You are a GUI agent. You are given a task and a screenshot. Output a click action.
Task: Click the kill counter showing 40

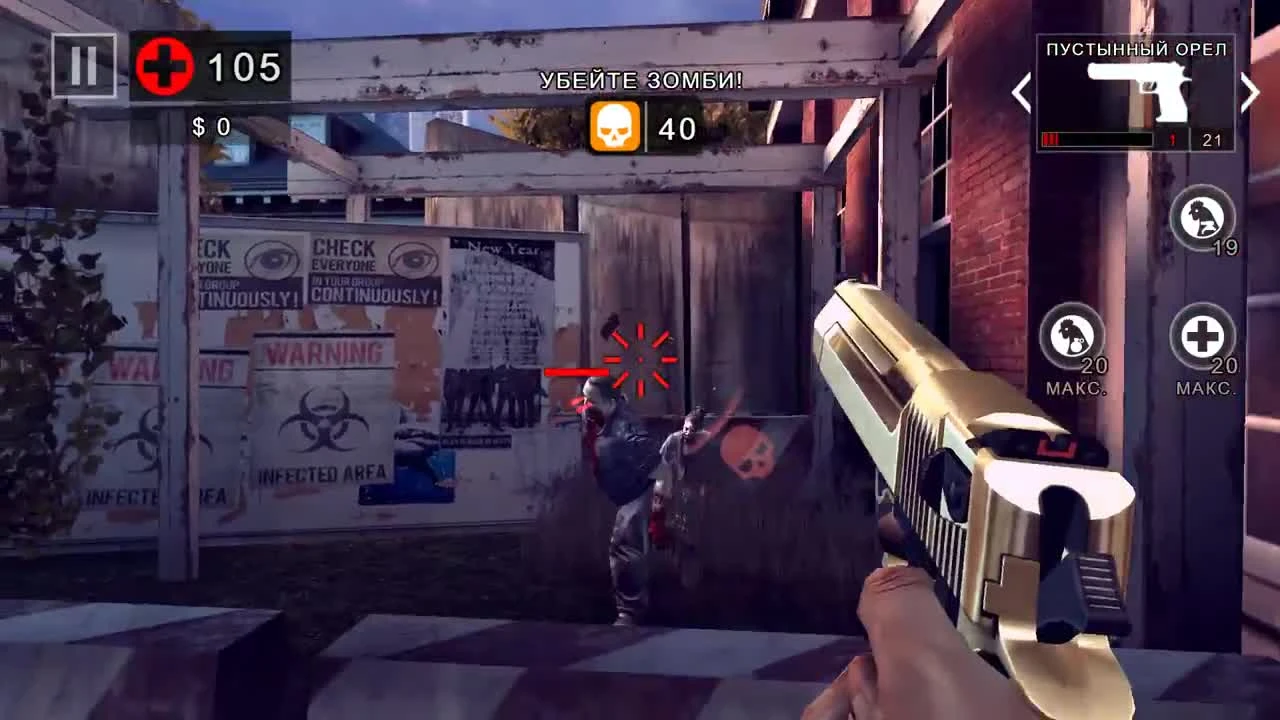(679, 128)
